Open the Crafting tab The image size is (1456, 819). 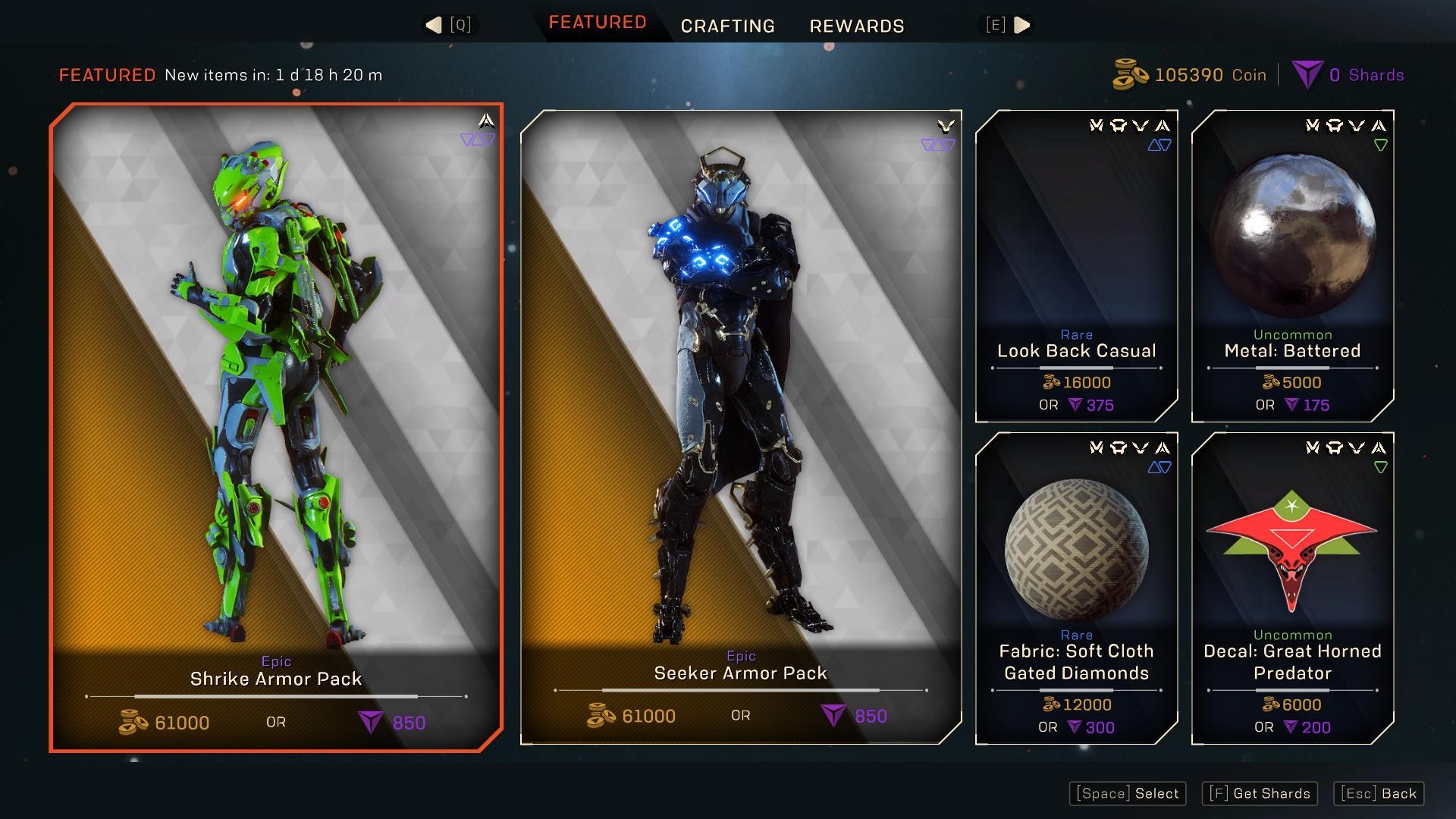tap(727, 27)
